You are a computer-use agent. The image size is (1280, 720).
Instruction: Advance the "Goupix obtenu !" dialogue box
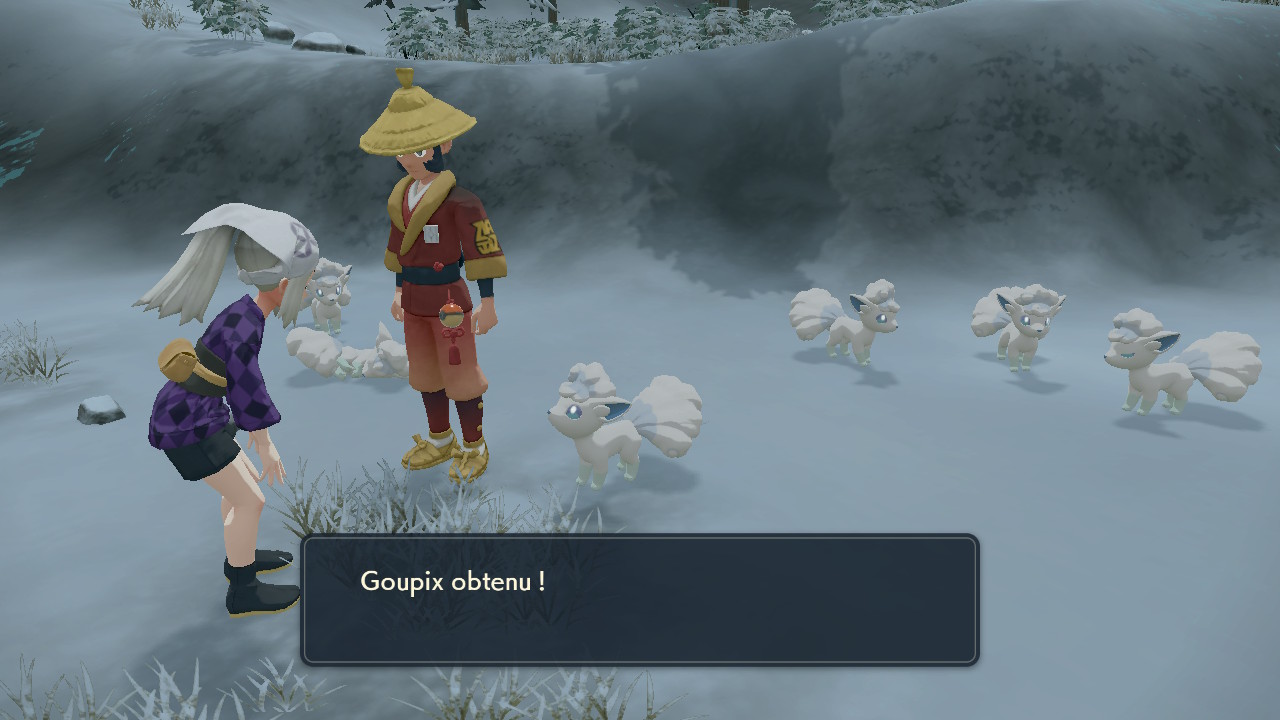click(640, 600)
